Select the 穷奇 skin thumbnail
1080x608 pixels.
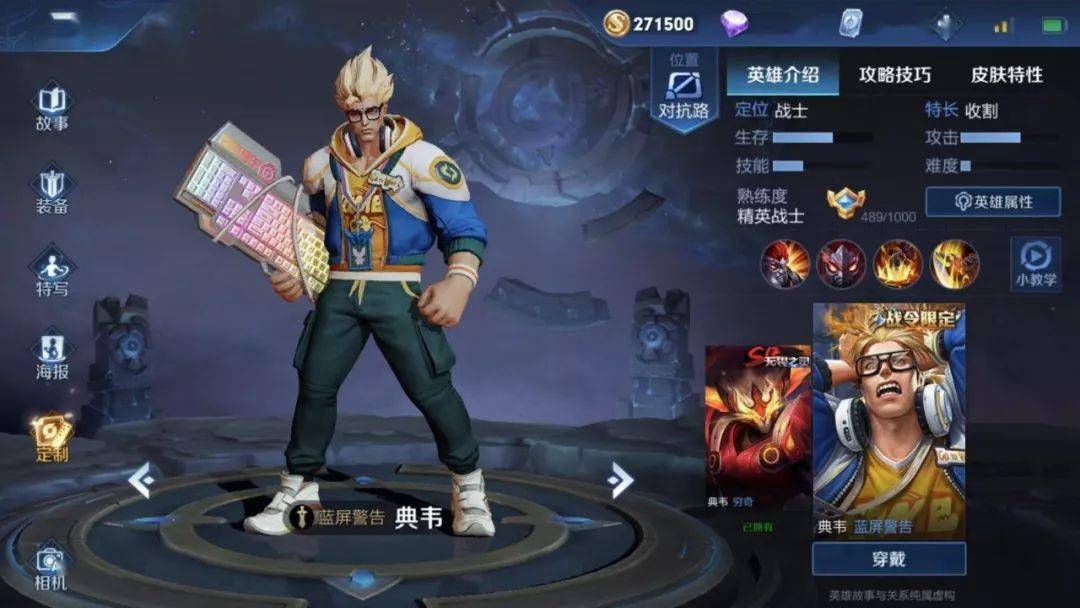coord(757,428)
